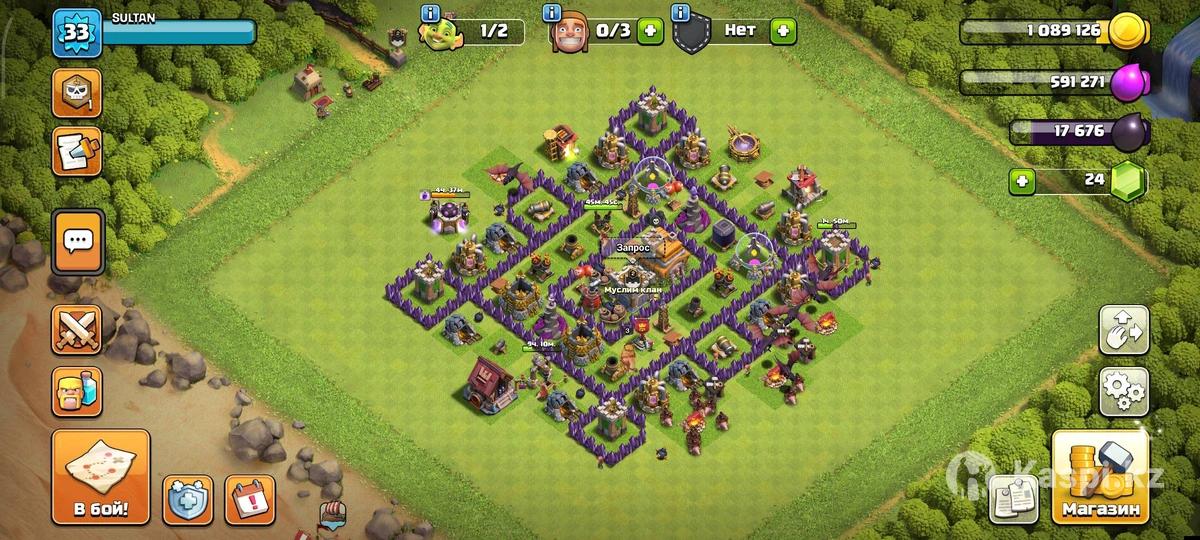Open the chat speech bubble panel
1200x540 pixels.
click(x=77, y=241)
